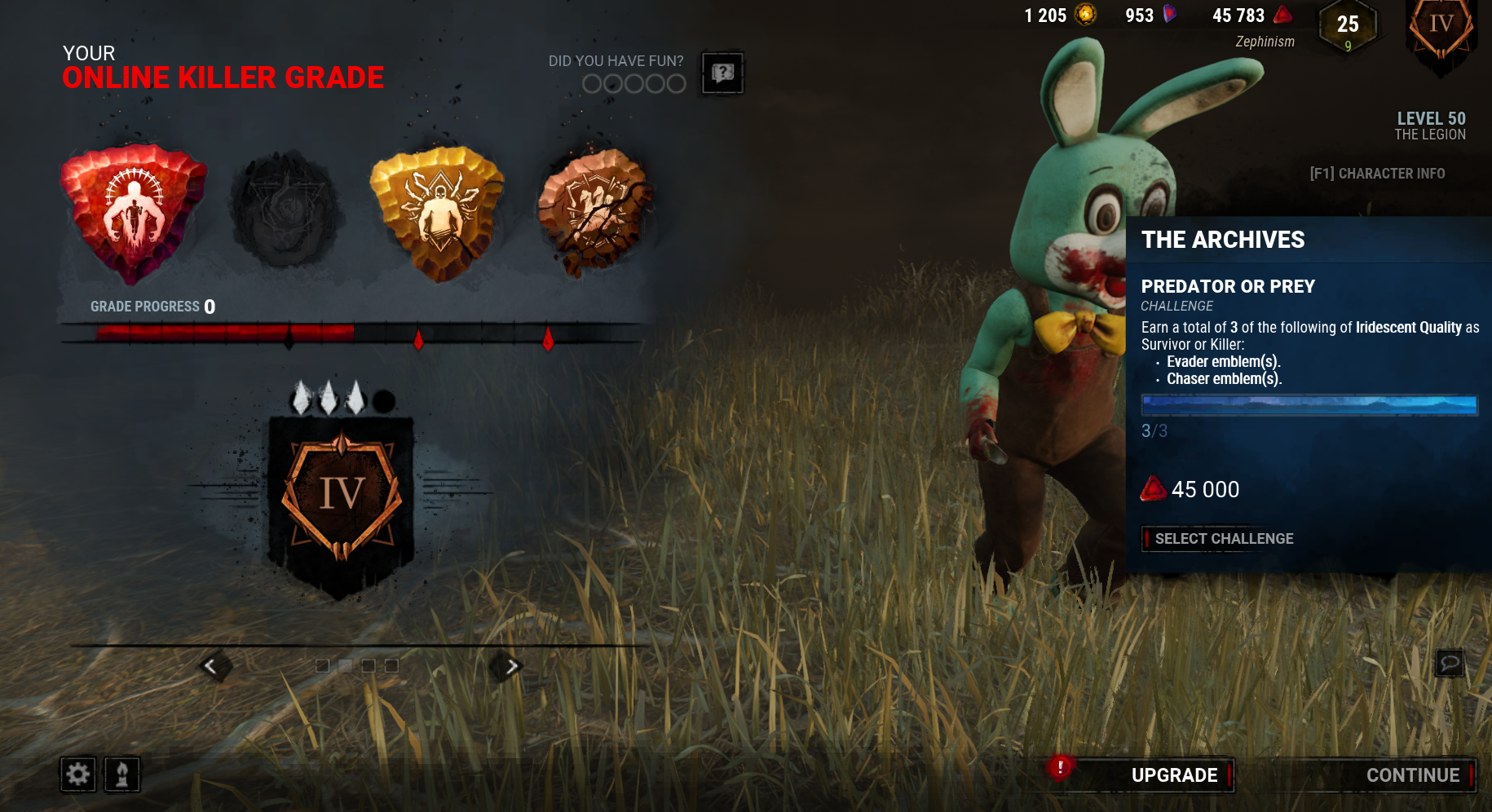Click the candle shrine icon beside the settings gear
Screen dimensions: 1492x812
tap(121, 774)
